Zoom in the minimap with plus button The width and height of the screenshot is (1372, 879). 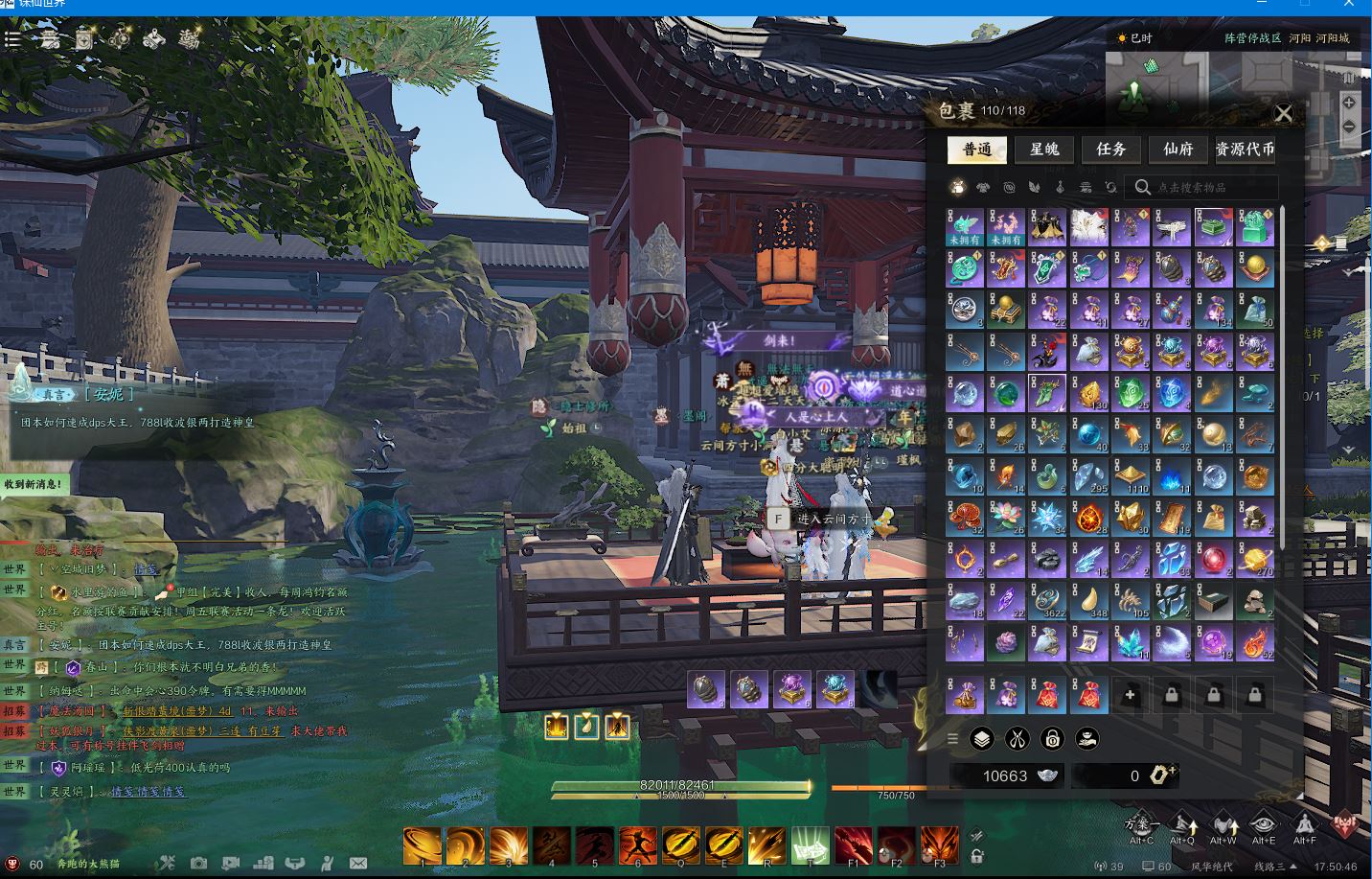point(1349,103)
